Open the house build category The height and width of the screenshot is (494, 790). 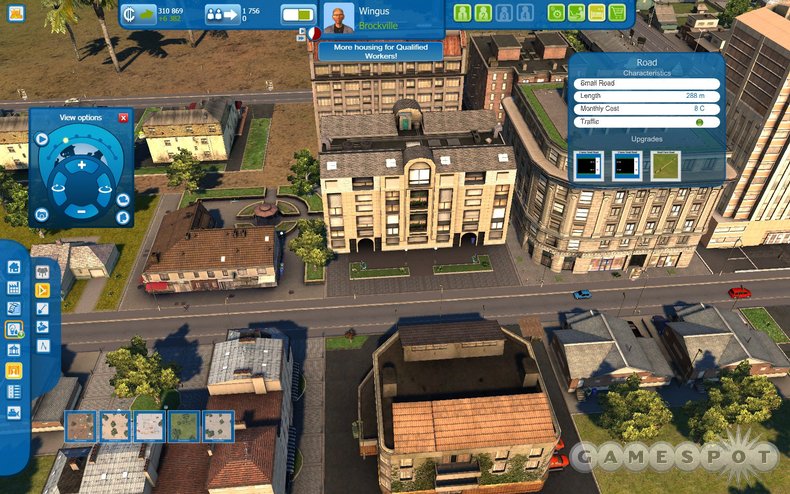click(x=14, y=267)
